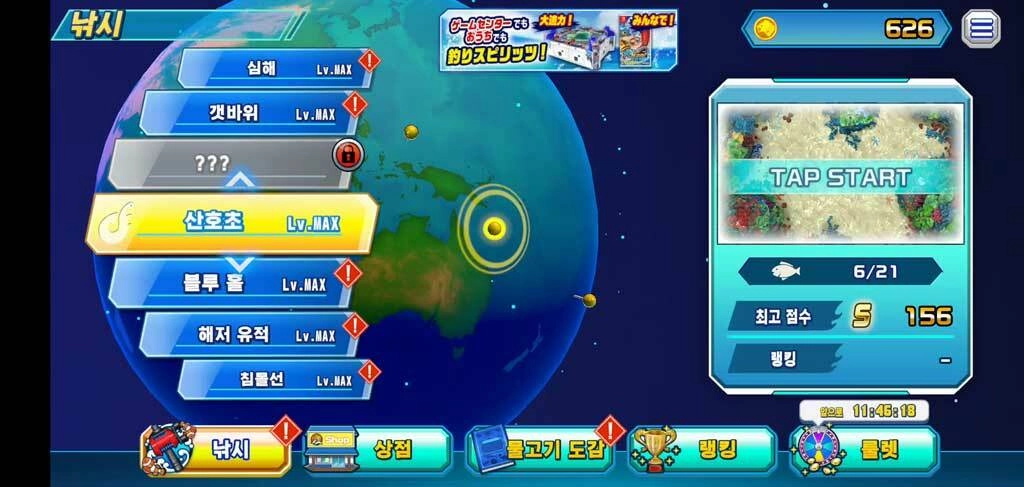This screenshot has height=487, width=1024.
Task: Click the Tsuri Spirits promotional banner
Action: click(x=558, y=40)
